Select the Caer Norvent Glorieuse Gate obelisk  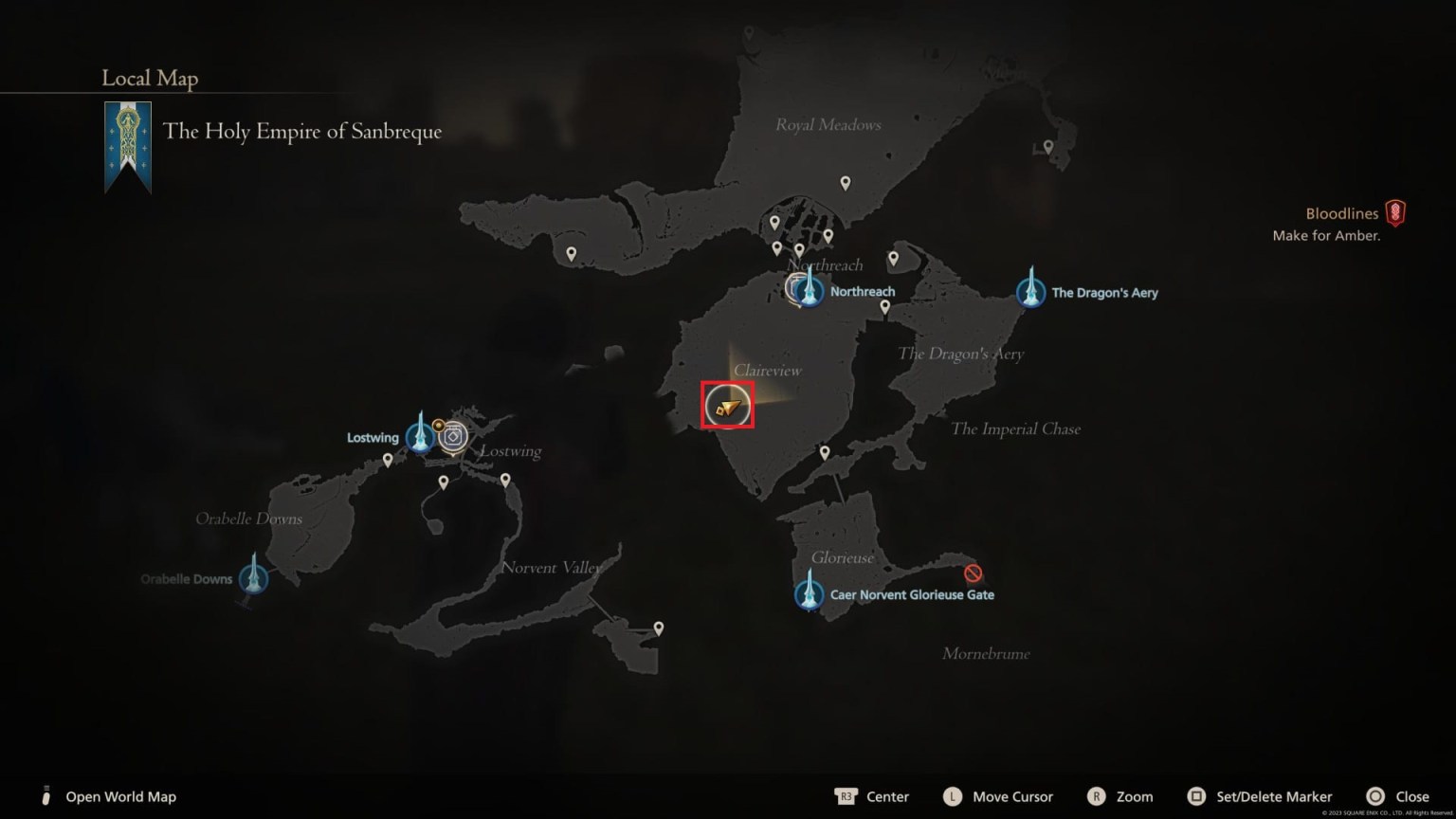(x=808, y=592)
